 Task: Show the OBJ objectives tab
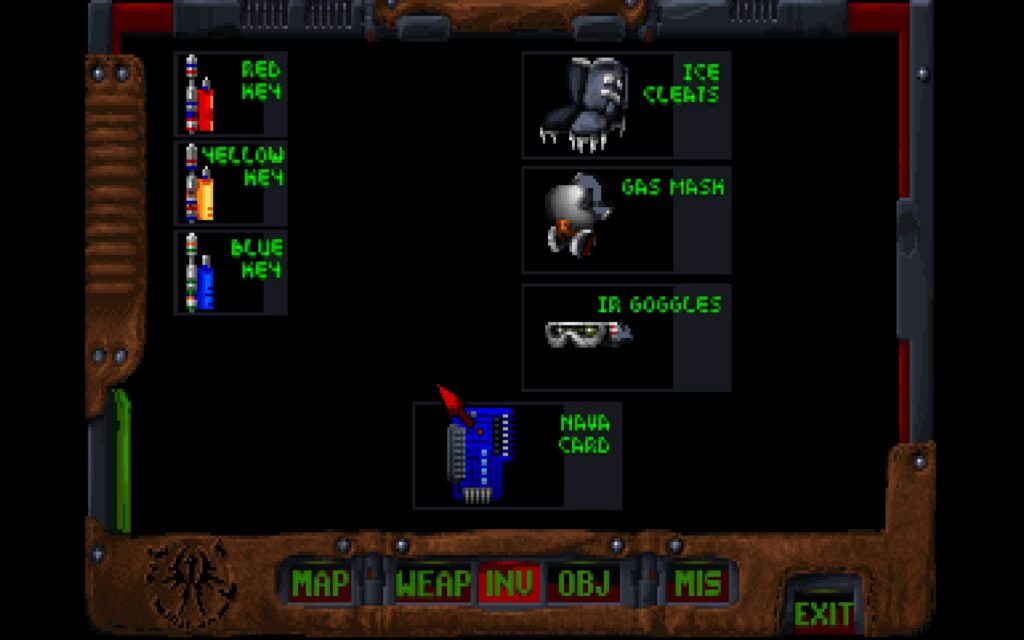coord(583,584)
